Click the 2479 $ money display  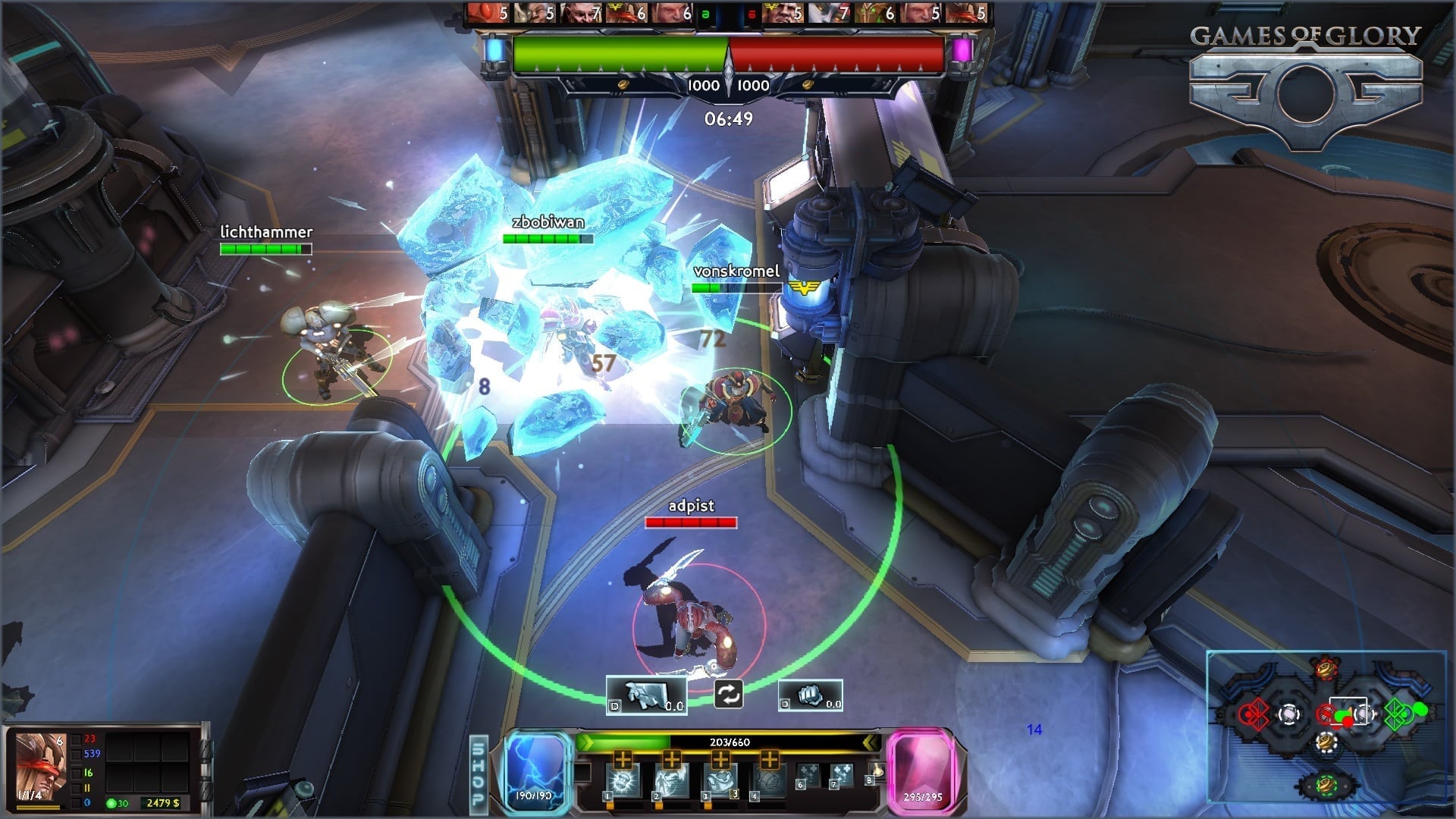(163, 802)
